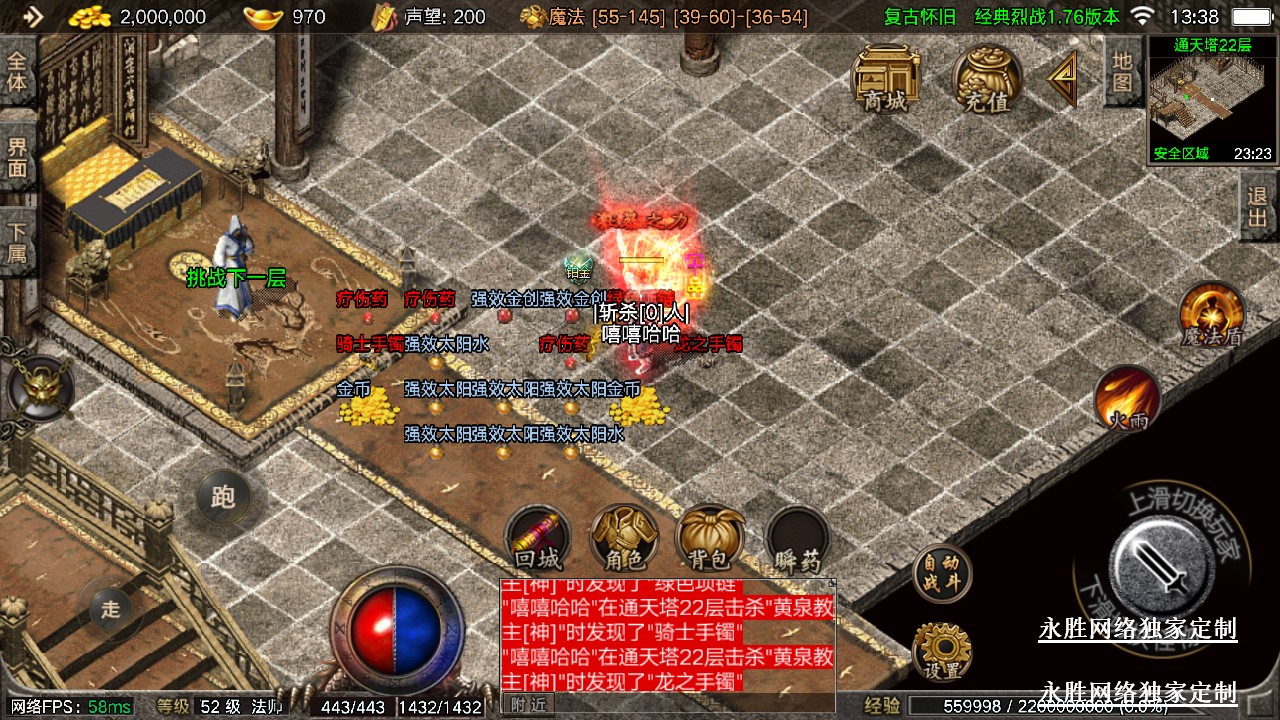This screenshot has height=720, width=1280.
Task: Switch to 走 walk mode
Action: tap(110, 607)
